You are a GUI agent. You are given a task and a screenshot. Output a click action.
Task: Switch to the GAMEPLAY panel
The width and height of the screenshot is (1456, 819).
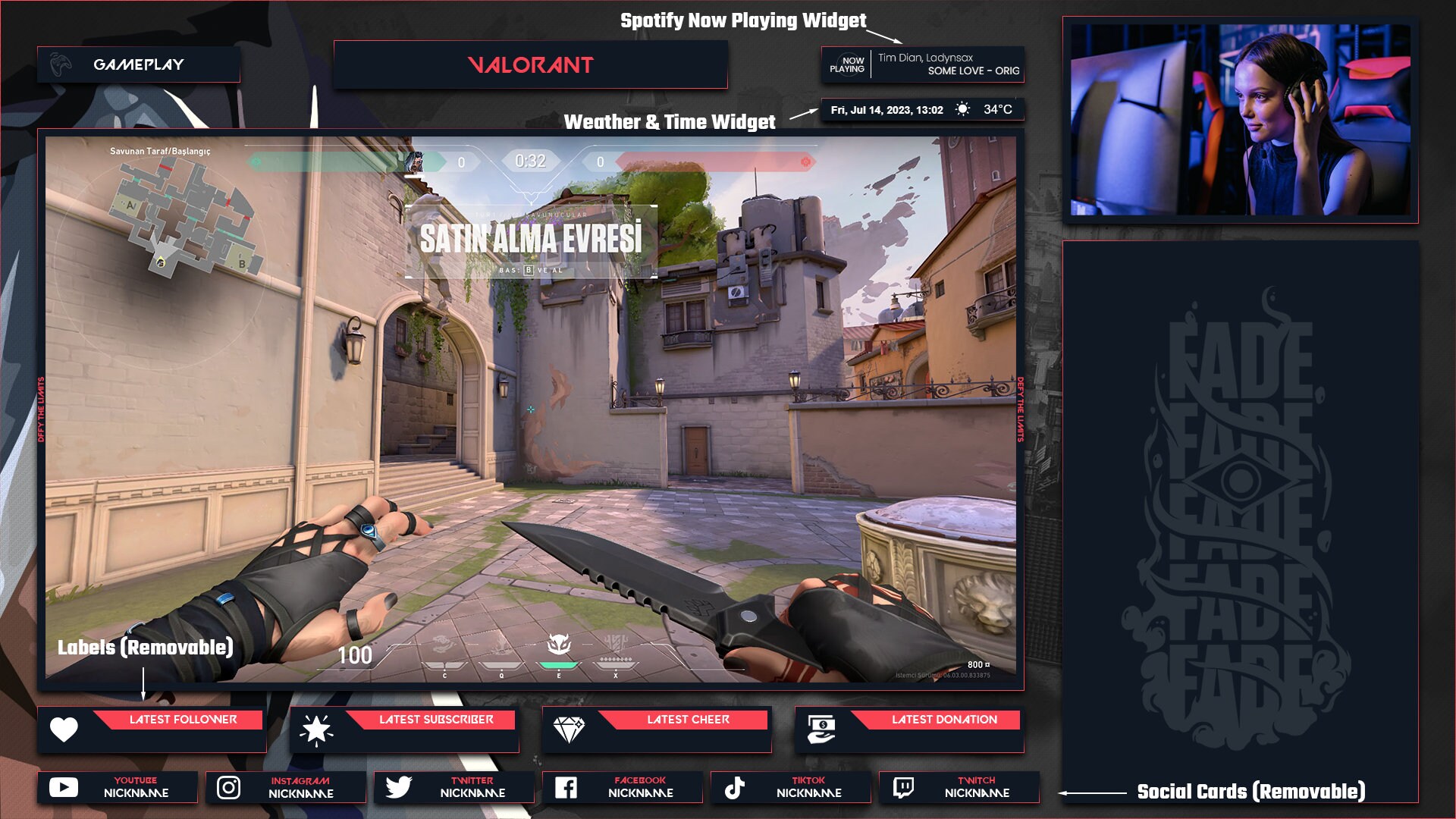pos(136,65)
